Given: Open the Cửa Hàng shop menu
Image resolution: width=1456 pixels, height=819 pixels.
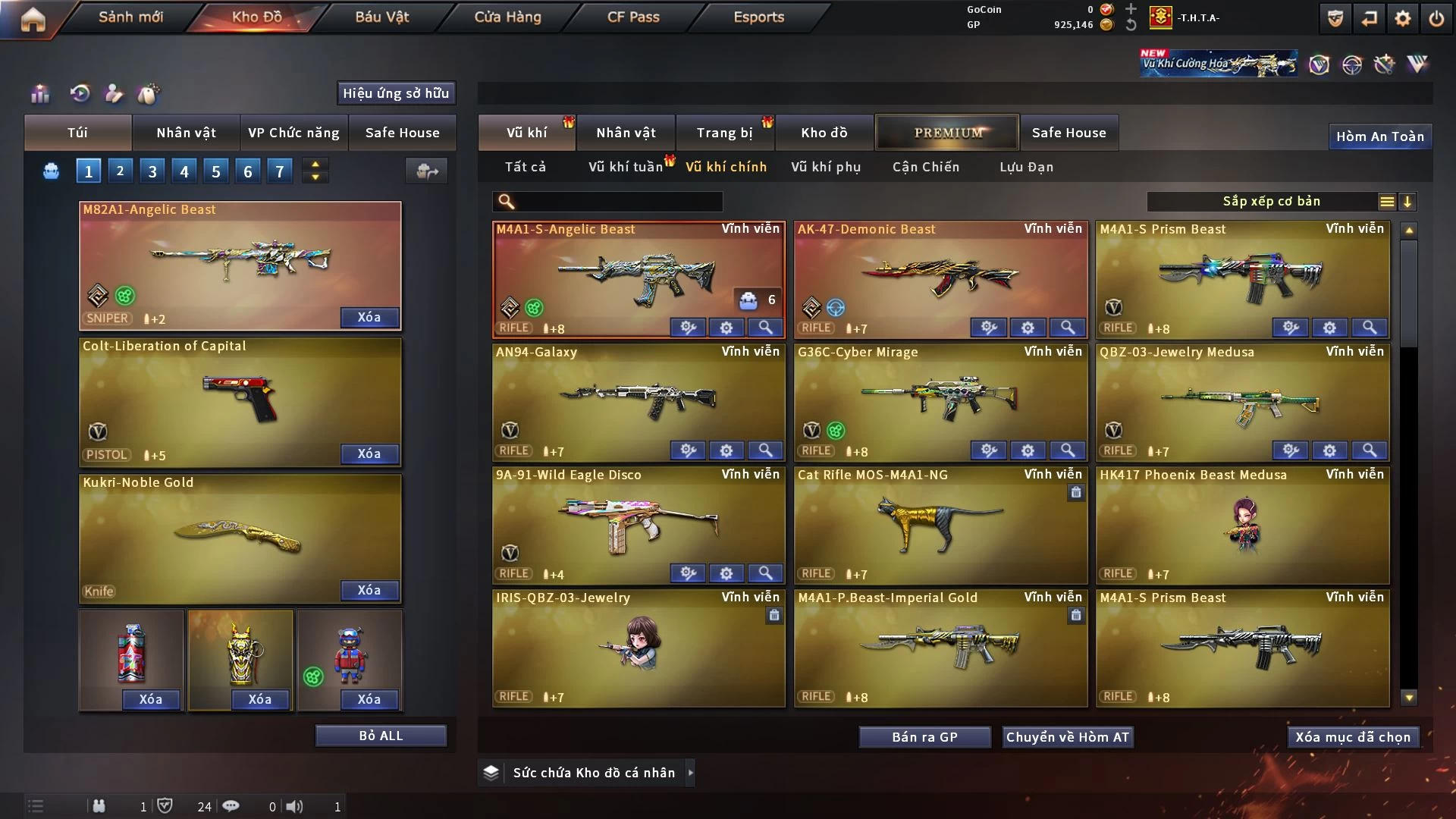Looking at the screenshot, I should pos(507,17).
